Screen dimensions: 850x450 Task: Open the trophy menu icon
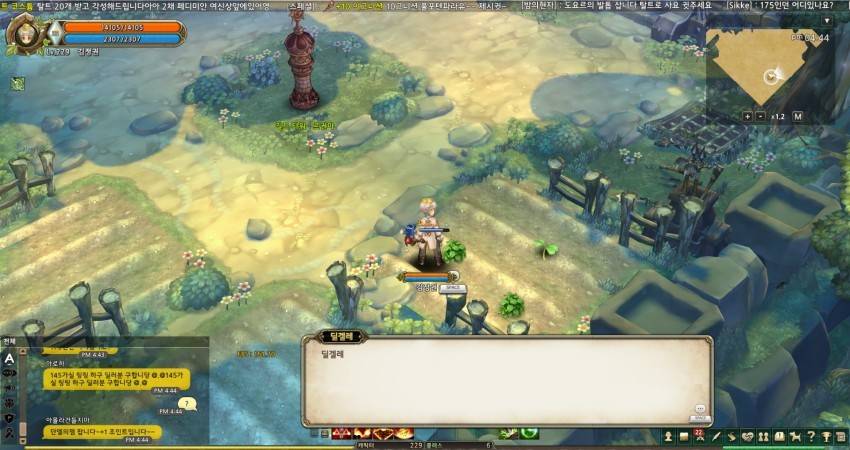tap(827, 436)
